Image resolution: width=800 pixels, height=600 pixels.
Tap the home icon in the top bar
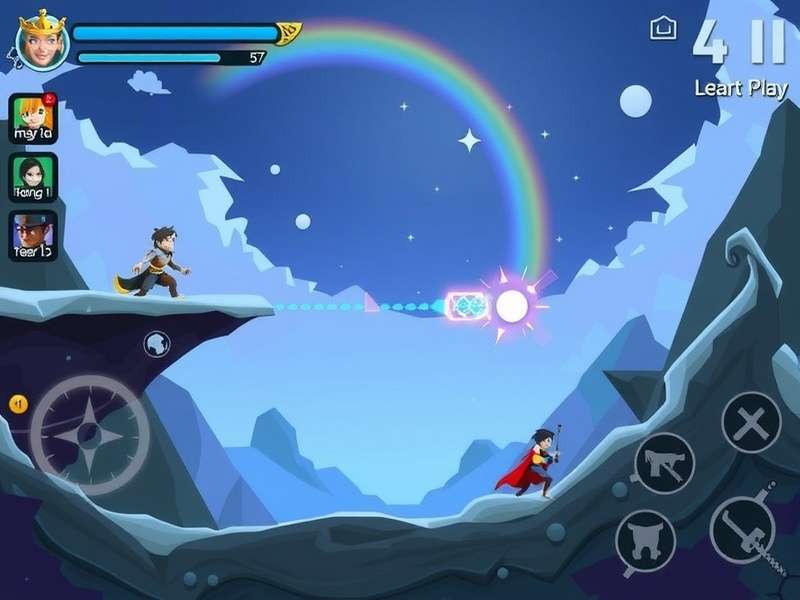(663, 29)
